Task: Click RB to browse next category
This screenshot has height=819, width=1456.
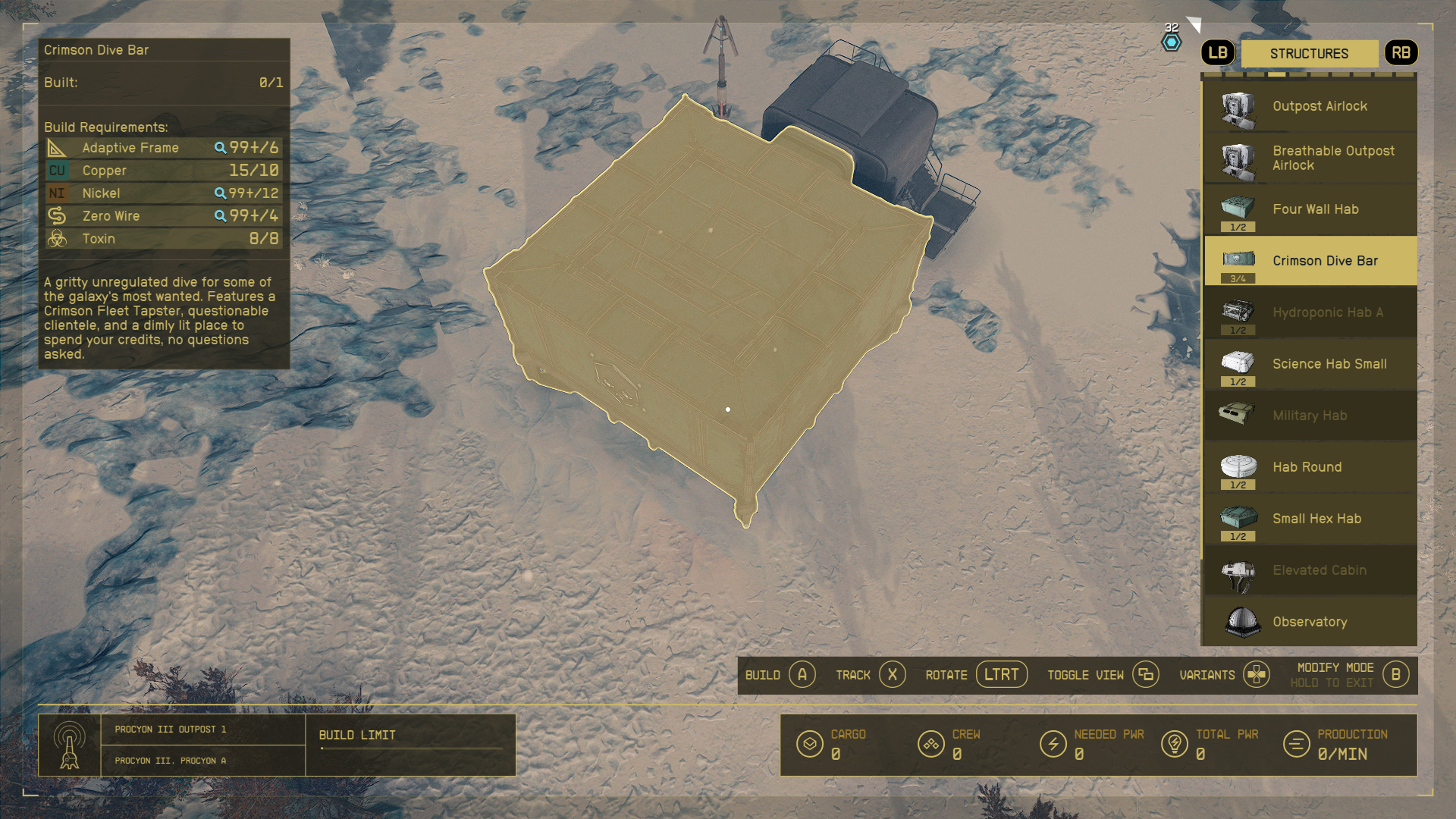Action: coord(1401,53)
